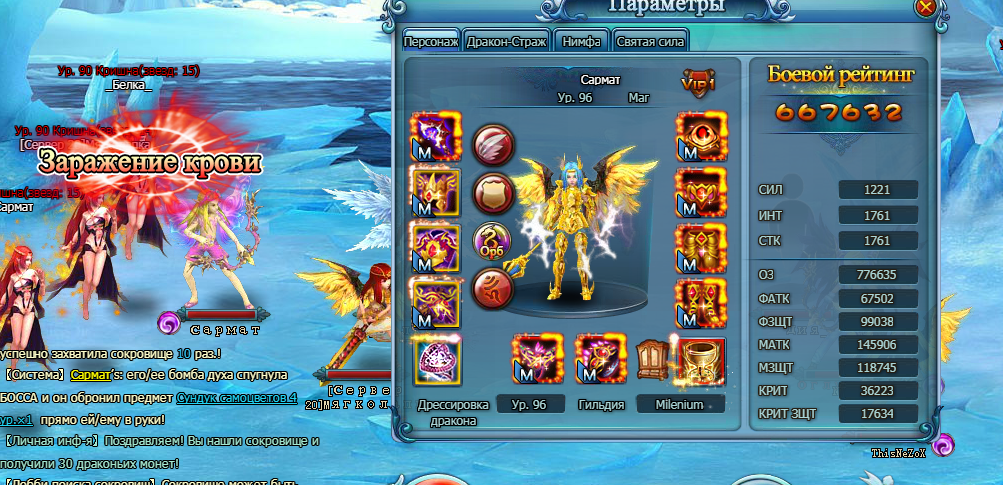Click the round wing button

pos(492,145)
